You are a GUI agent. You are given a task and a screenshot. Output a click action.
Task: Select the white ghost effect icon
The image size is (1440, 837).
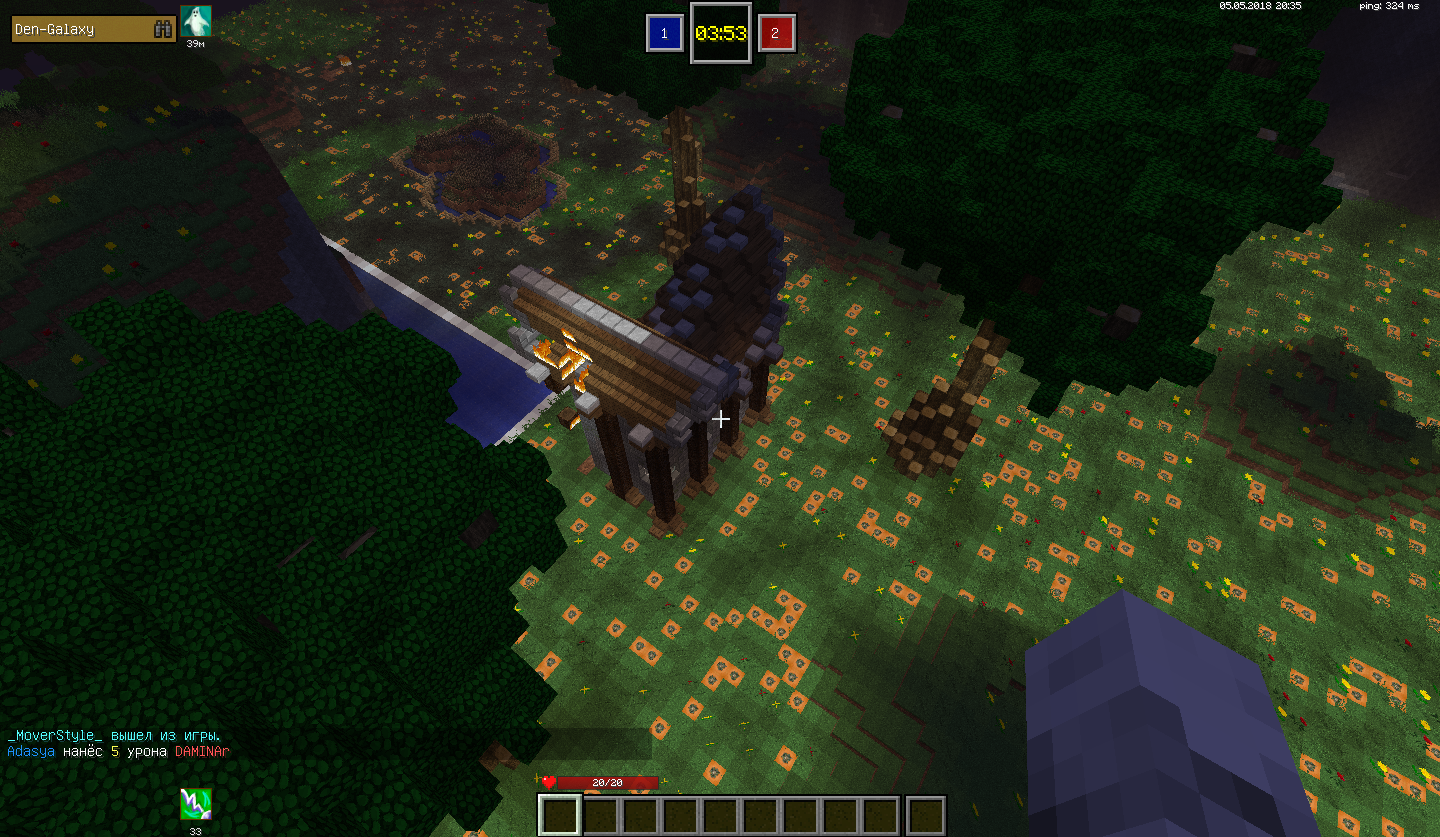[x=196, y=21]
